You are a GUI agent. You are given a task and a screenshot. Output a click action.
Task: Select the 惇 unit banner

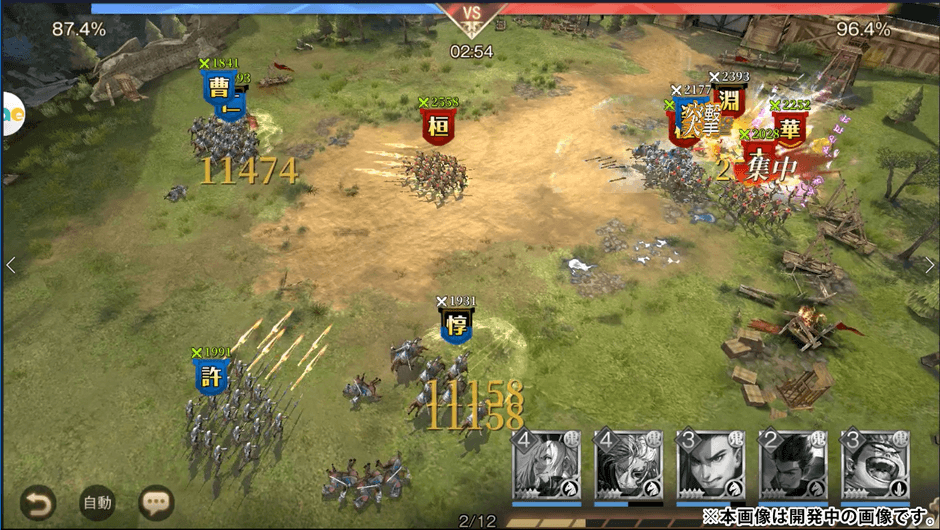pyautogui.click(x=456, y=325)
